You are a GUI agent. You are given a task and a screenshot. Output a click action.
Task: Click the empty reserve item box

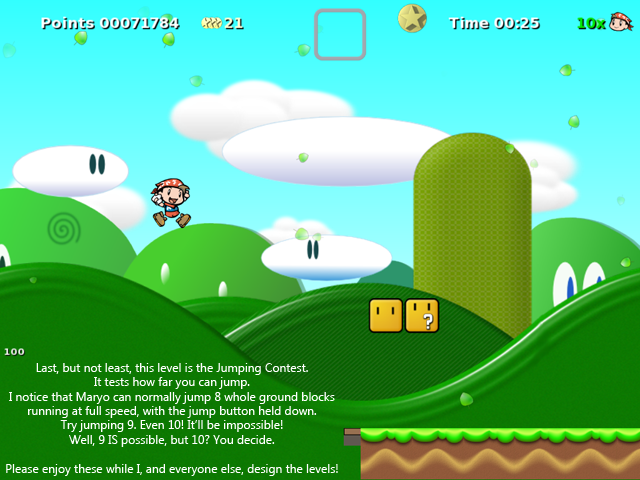coord(340,35)
